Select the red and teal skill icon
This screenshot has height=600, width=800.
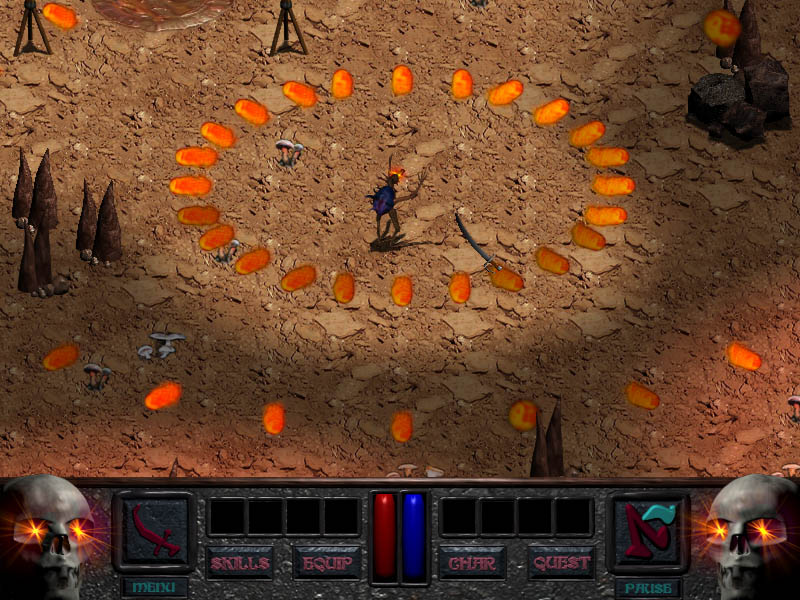pos(648,530)
